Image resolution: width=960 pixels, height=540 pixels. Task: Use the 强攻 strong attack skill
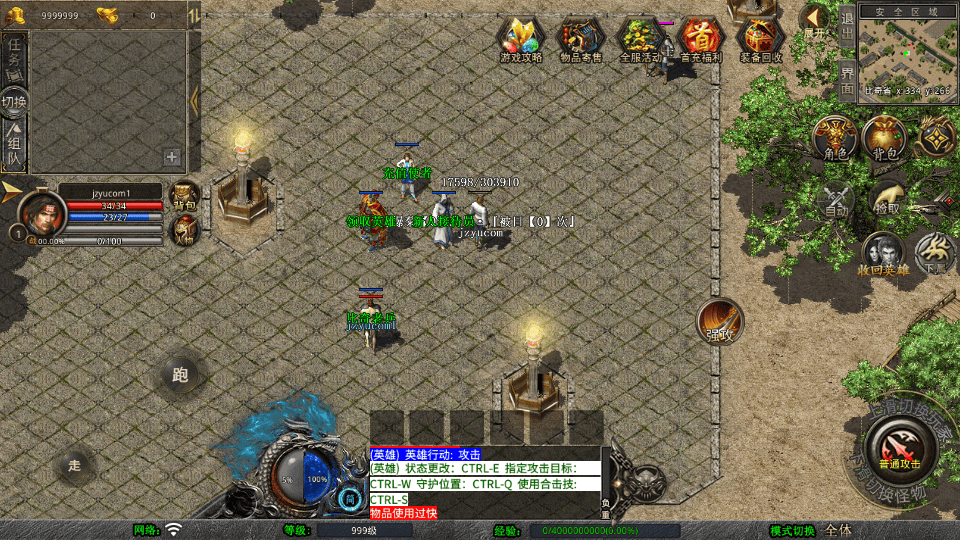pyautogui.click(x=720, y=321)
